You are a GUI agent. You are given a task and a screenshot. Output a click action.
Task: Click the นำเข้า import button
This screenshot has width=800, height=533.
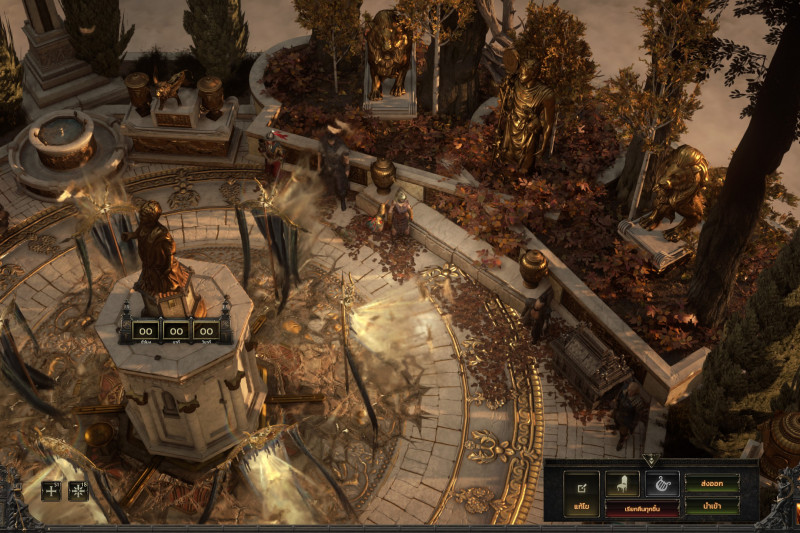[x=712, y=506]
